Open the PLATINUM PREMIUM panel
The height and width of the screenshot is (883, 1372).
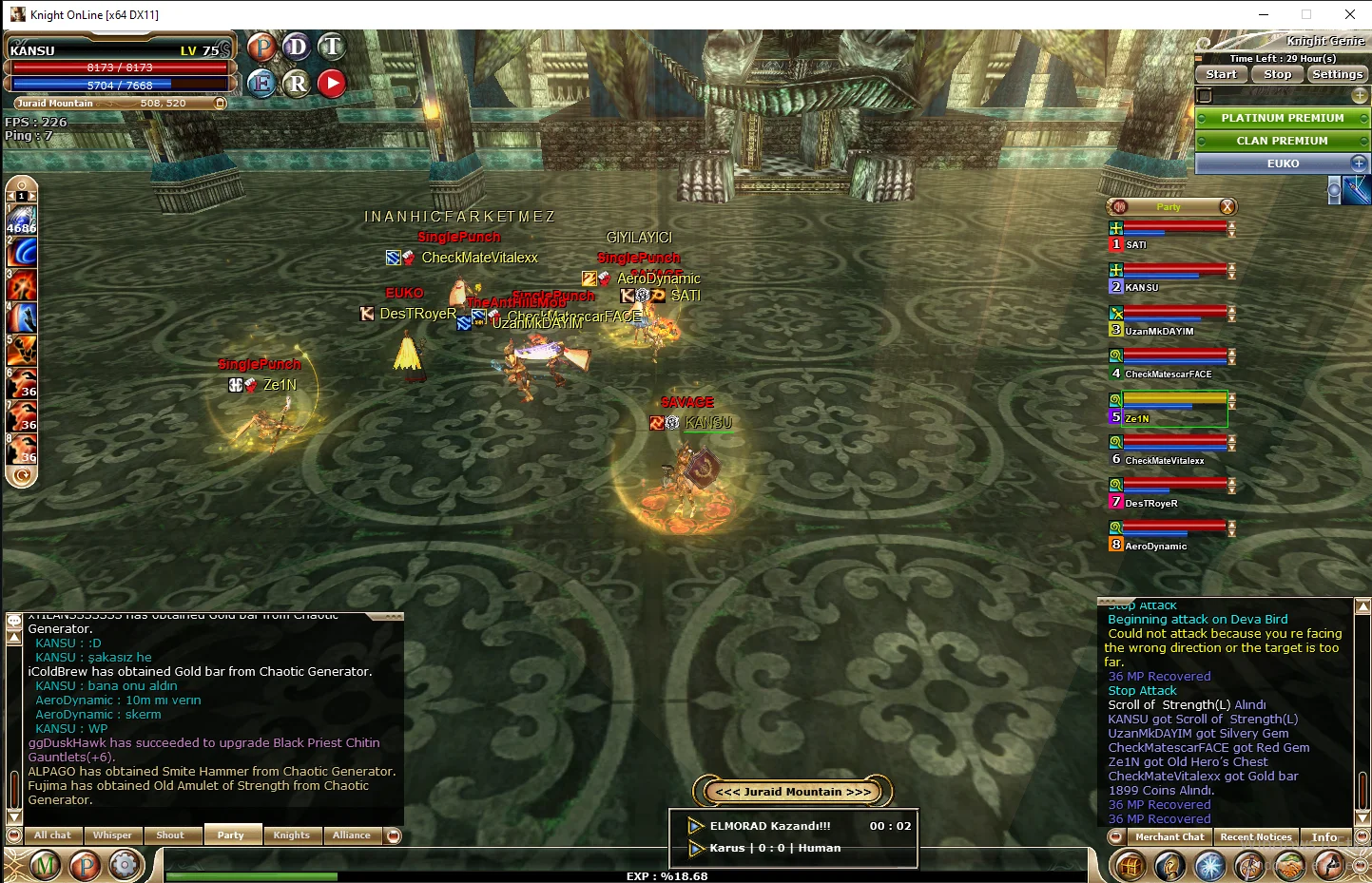(x=1282, y=118)
